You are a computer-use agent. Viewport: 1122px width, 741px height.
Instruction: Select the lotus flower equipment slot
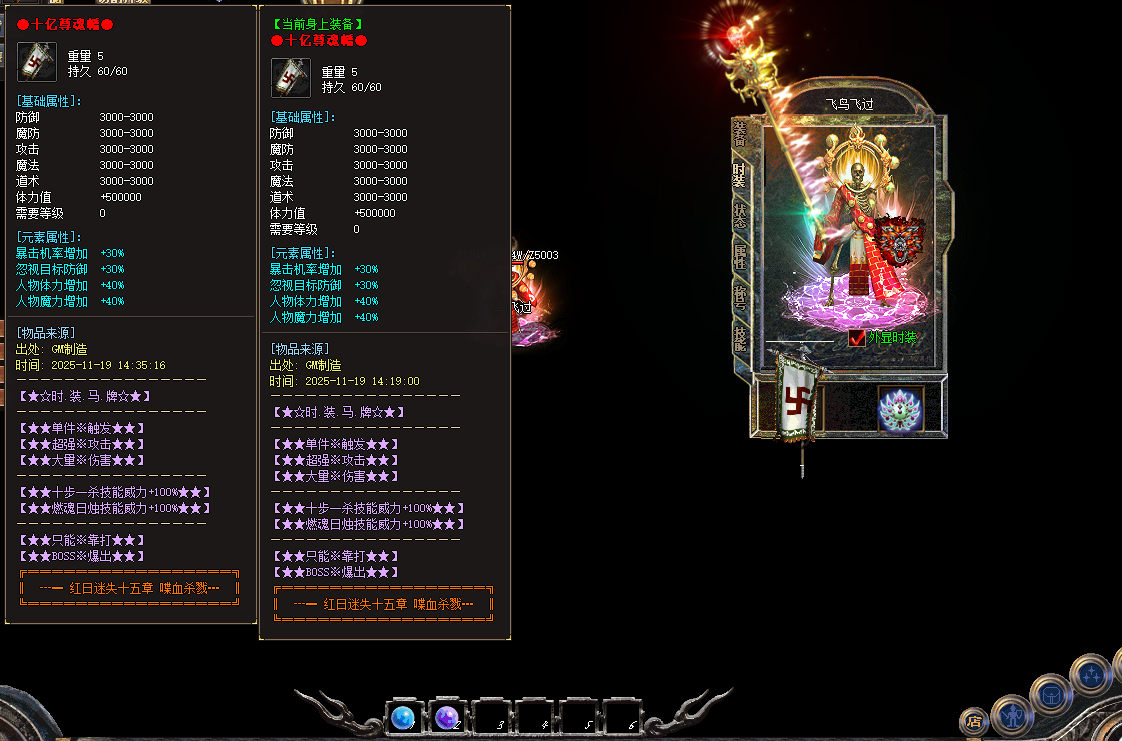[899, 409]
